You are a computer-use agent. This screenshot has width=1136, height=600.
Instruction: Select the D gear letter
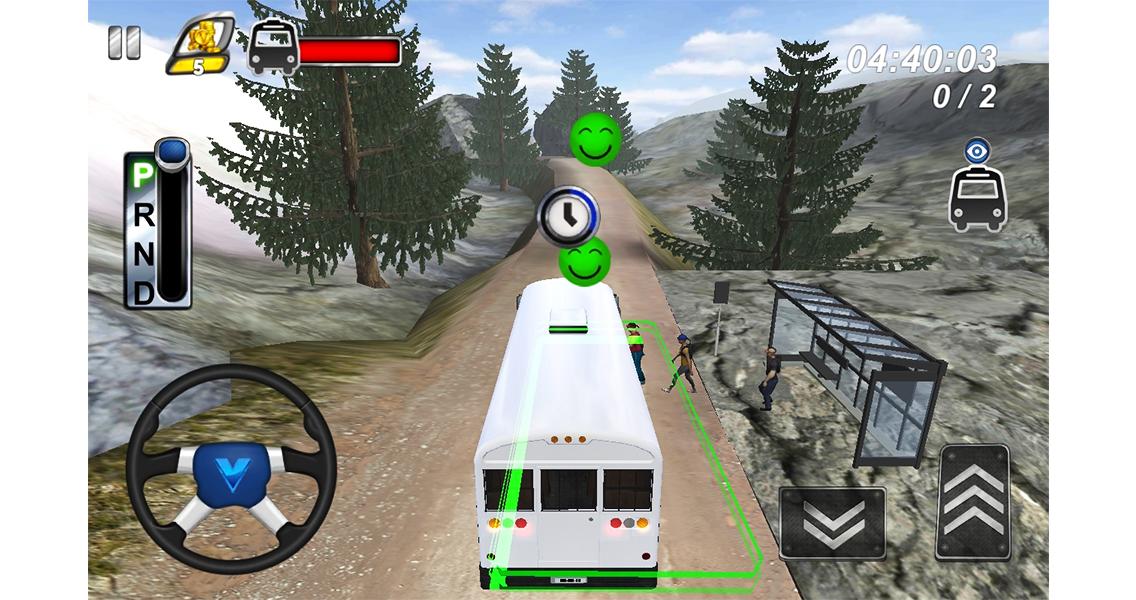click(x=143, y=290)
